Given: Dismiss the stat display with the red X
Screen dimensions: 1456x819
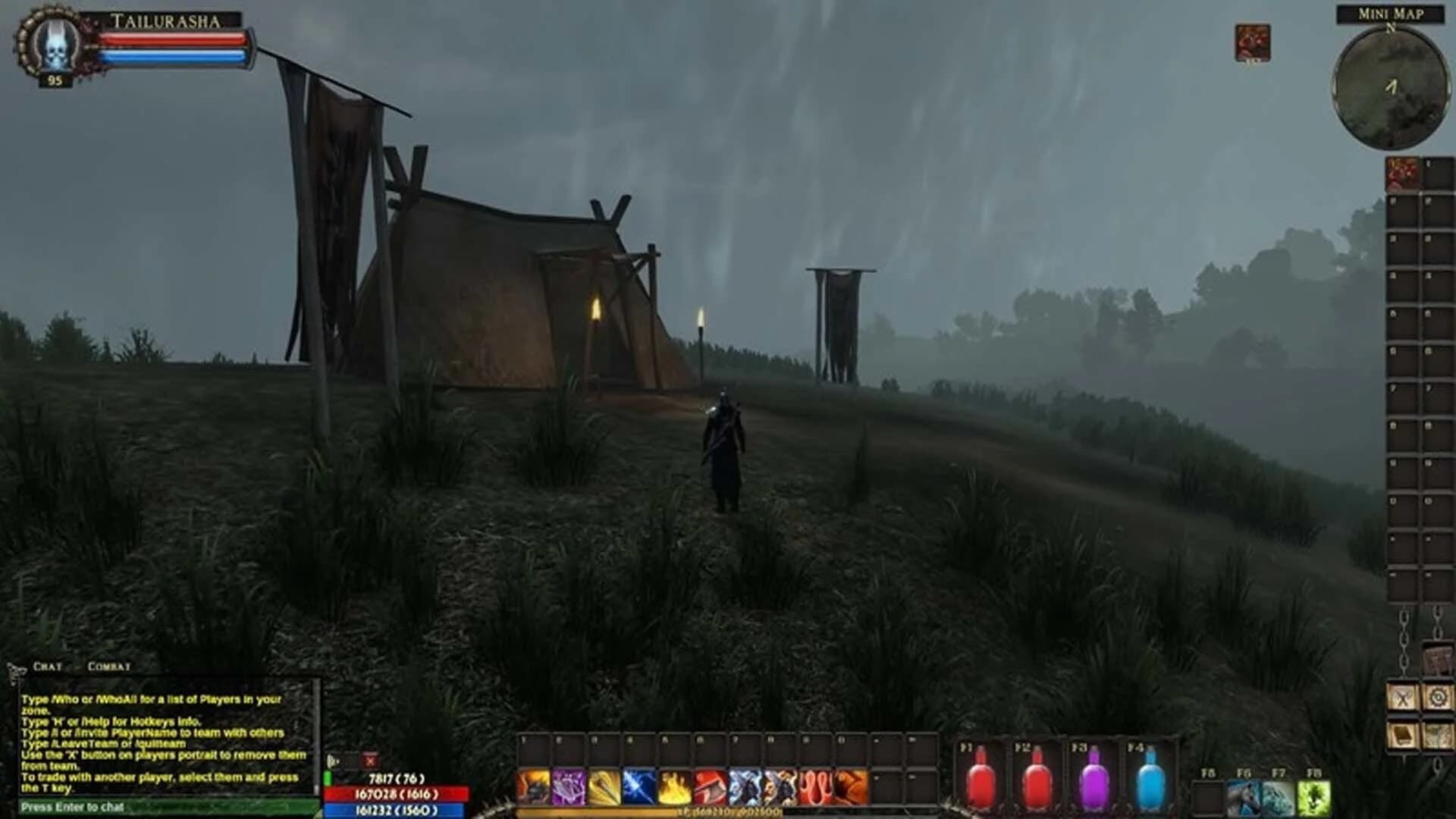Looking at the screenshot, I should click(x=371, y=758).
